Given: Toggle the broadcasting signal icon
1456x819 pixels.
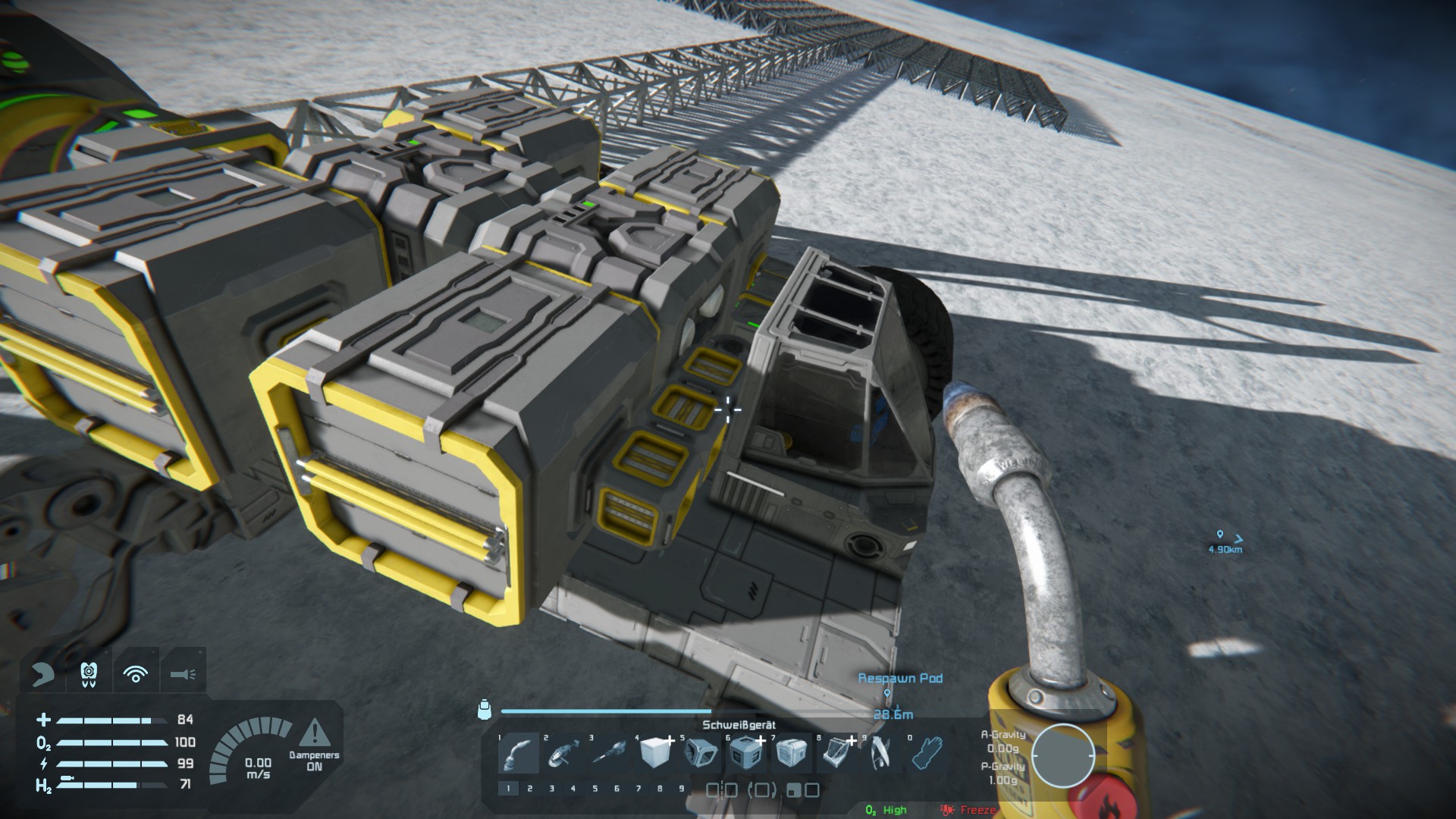Looking at the screenshot, I should (136, 673).
